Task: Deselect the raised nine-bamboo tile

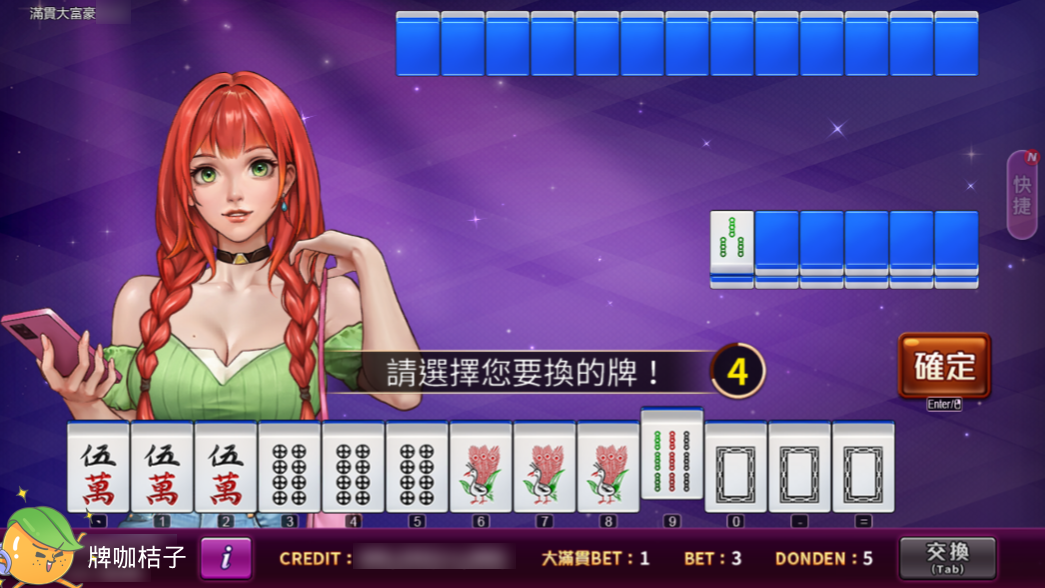Action: [x=672, y=453]
